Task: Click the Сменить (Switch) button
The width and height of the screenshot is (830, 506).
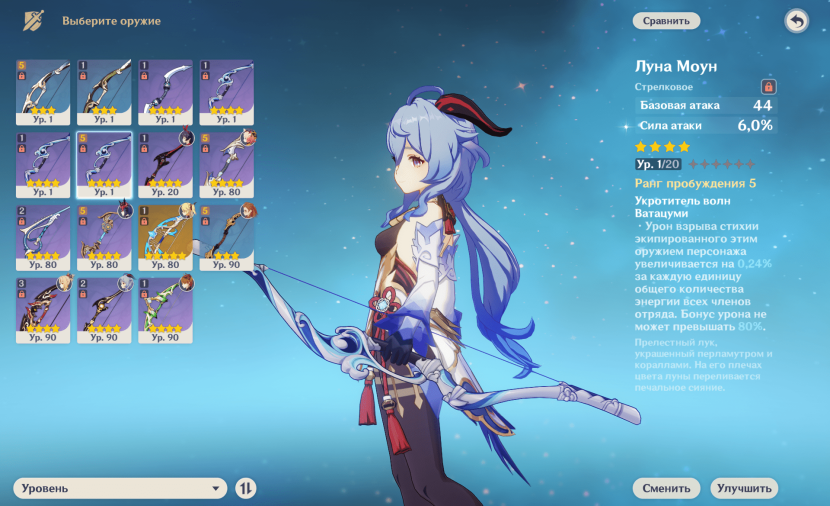Action: tap(666, 488)
